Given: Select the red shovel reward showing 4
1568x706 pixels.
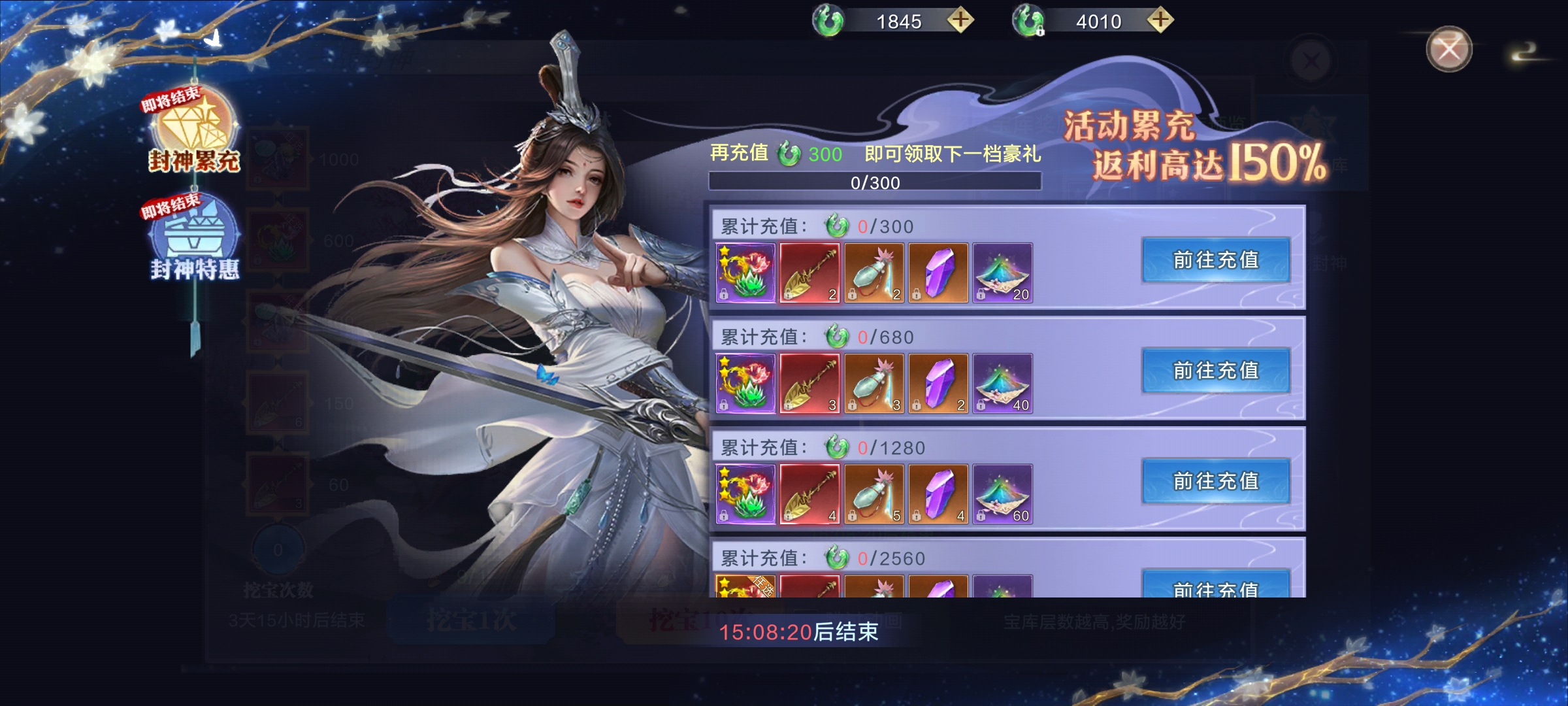Looking at the screenshot, I should click(x=809, y=494).
